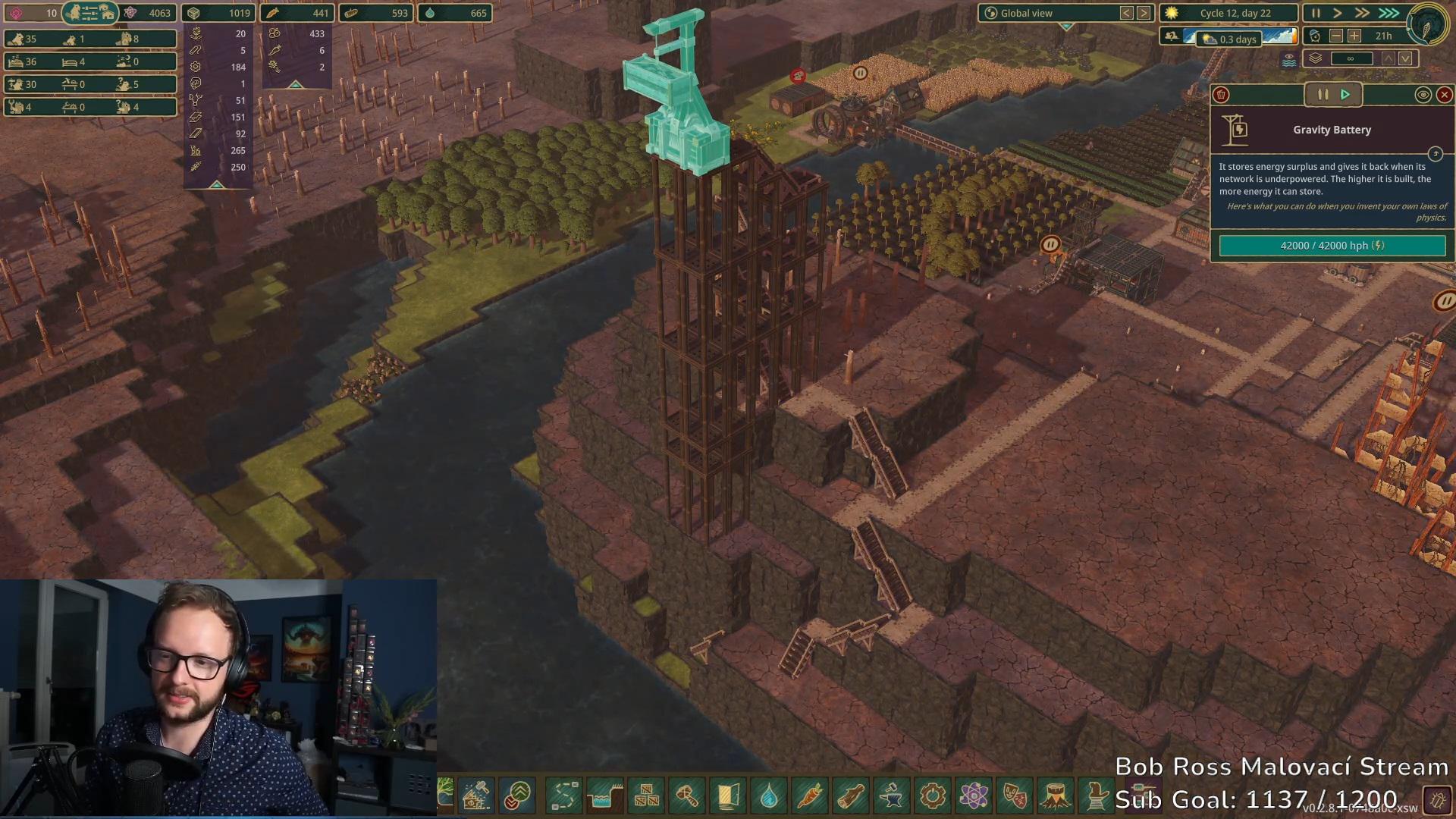
Task: Pause the game speed
Action: coord(1316,13)
